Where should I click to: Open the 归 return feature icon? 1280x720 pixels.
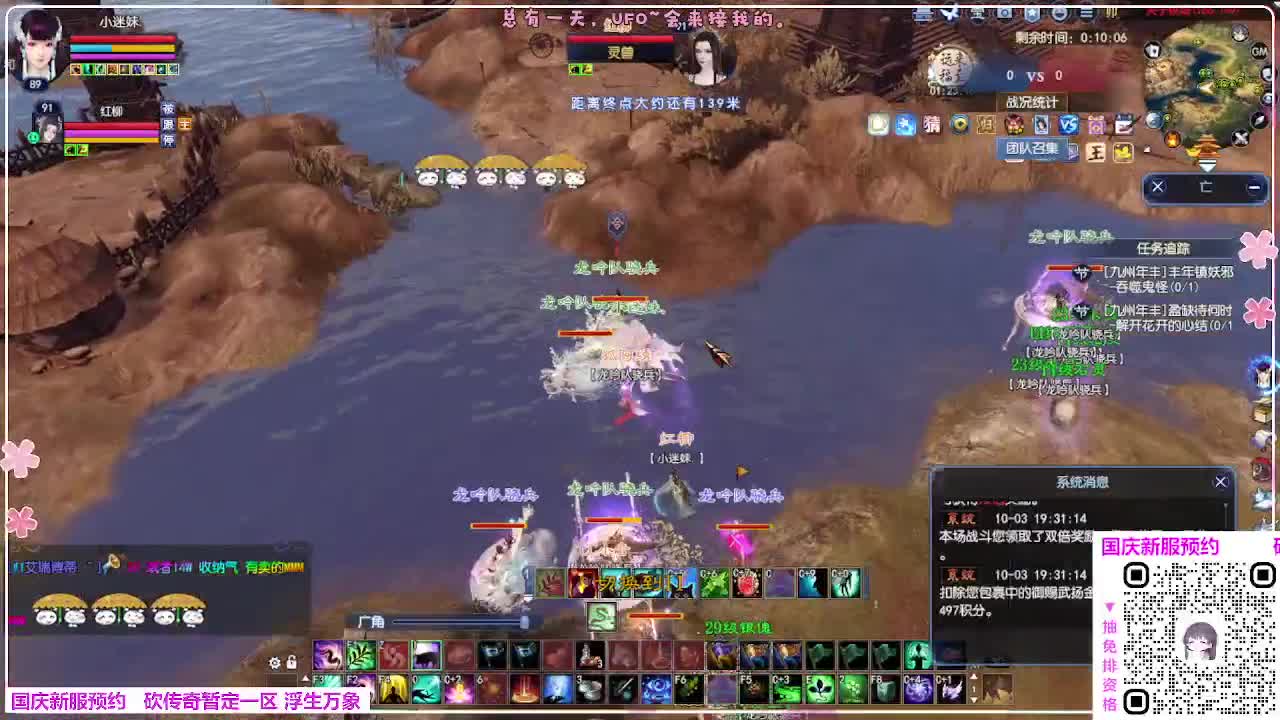(x=986, y=125)
